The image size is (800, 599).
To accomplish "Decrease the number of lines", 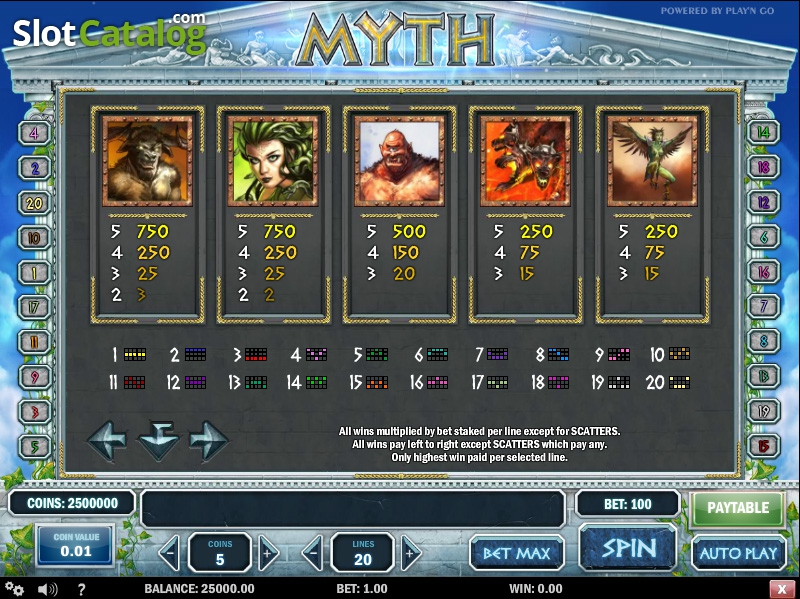I will (314, 551).
